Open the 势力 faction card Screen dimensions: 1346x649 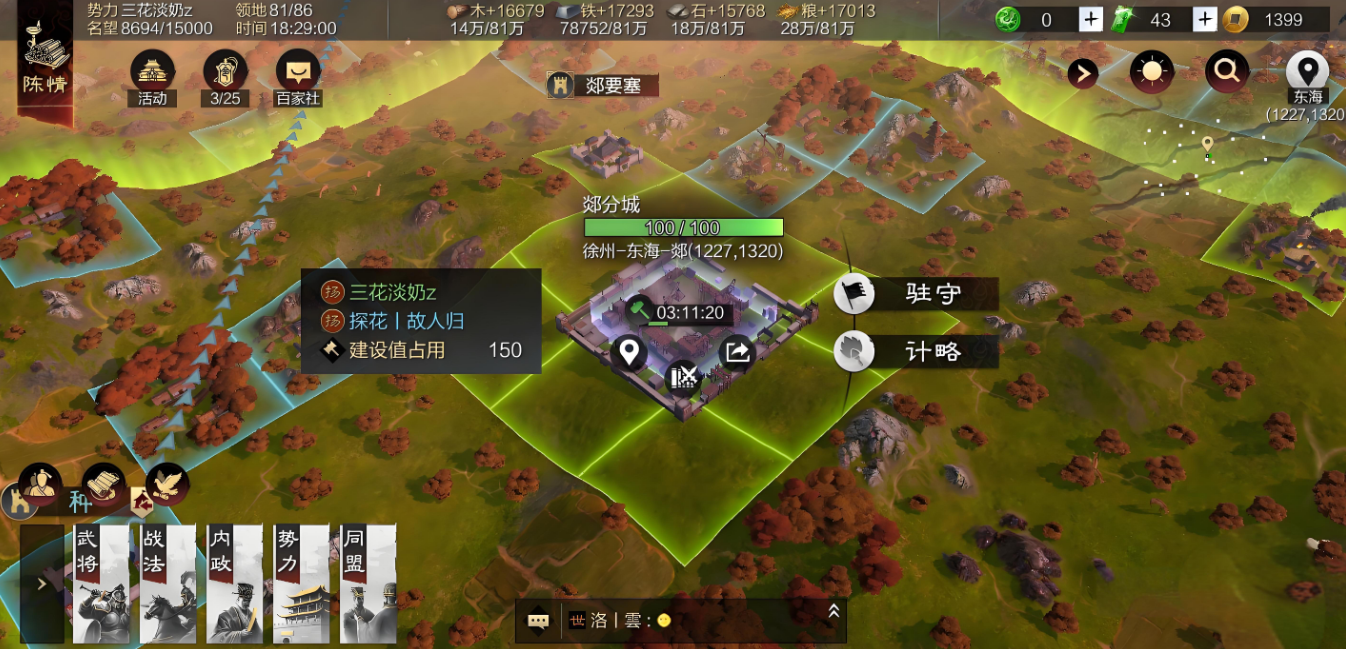pyautogui.click(x=301, y=584)
